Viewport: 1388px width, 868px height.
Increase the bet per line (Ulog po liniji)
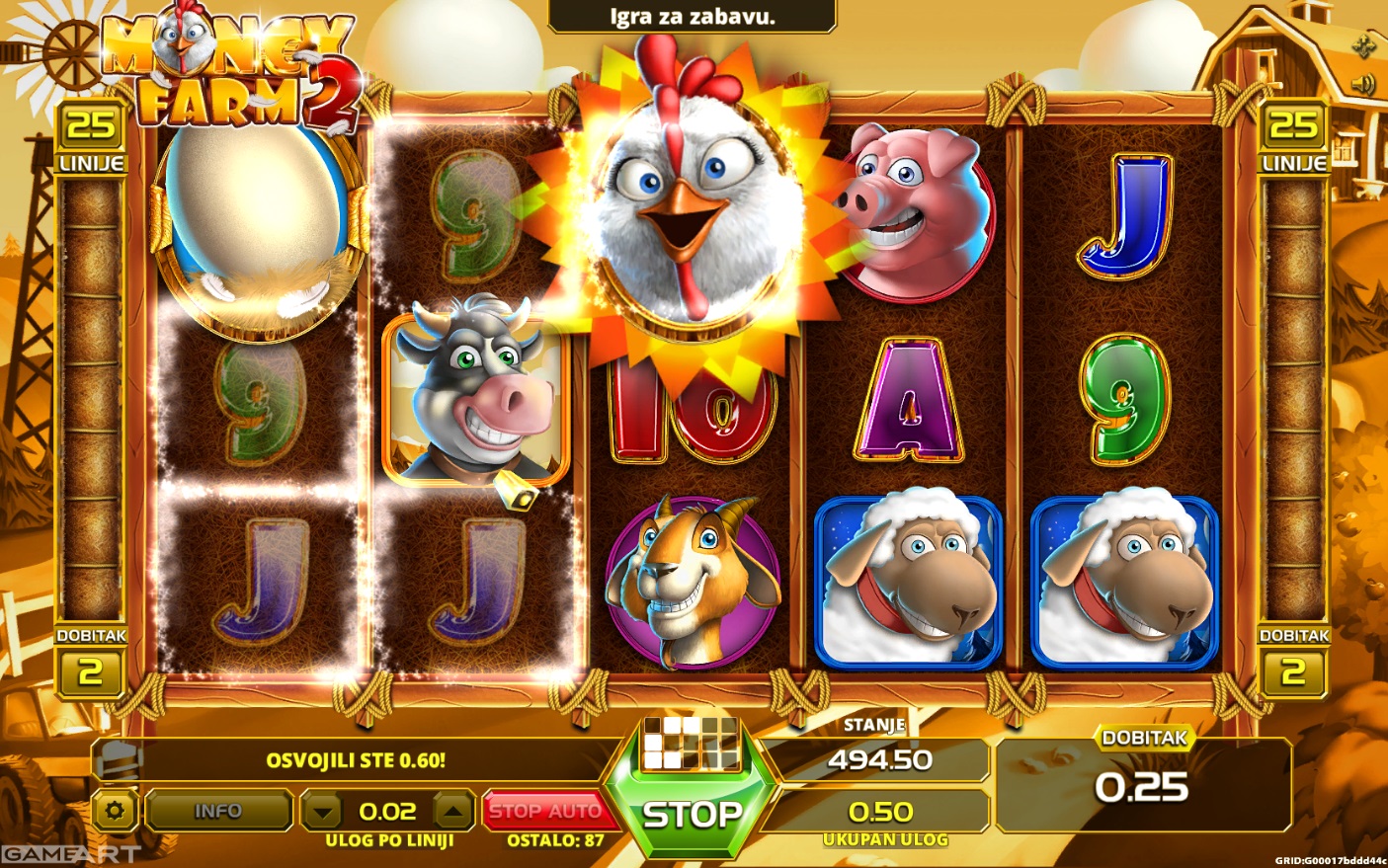(x=453, y=812)
